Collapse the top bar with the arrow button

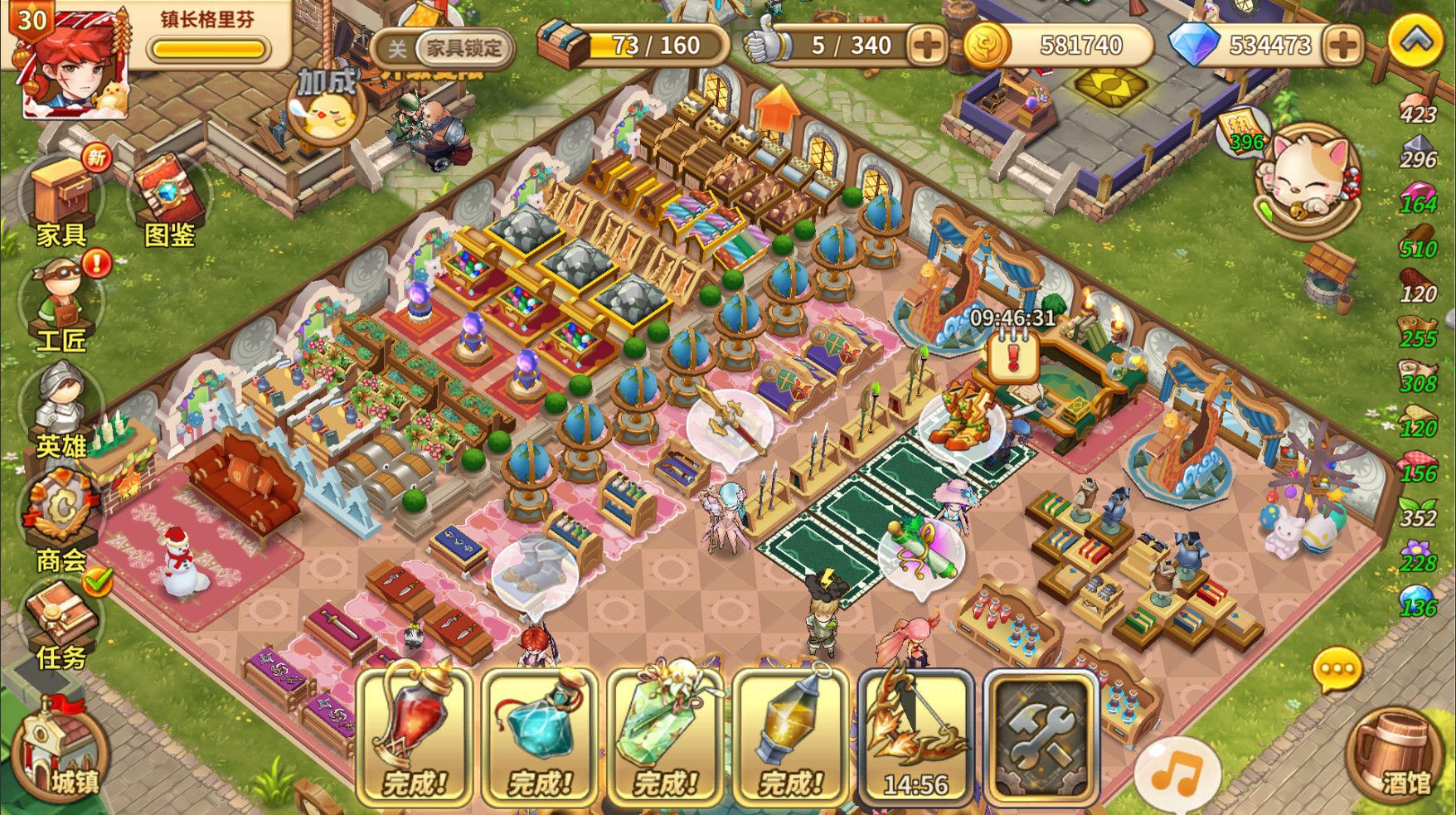point(1415,40)
